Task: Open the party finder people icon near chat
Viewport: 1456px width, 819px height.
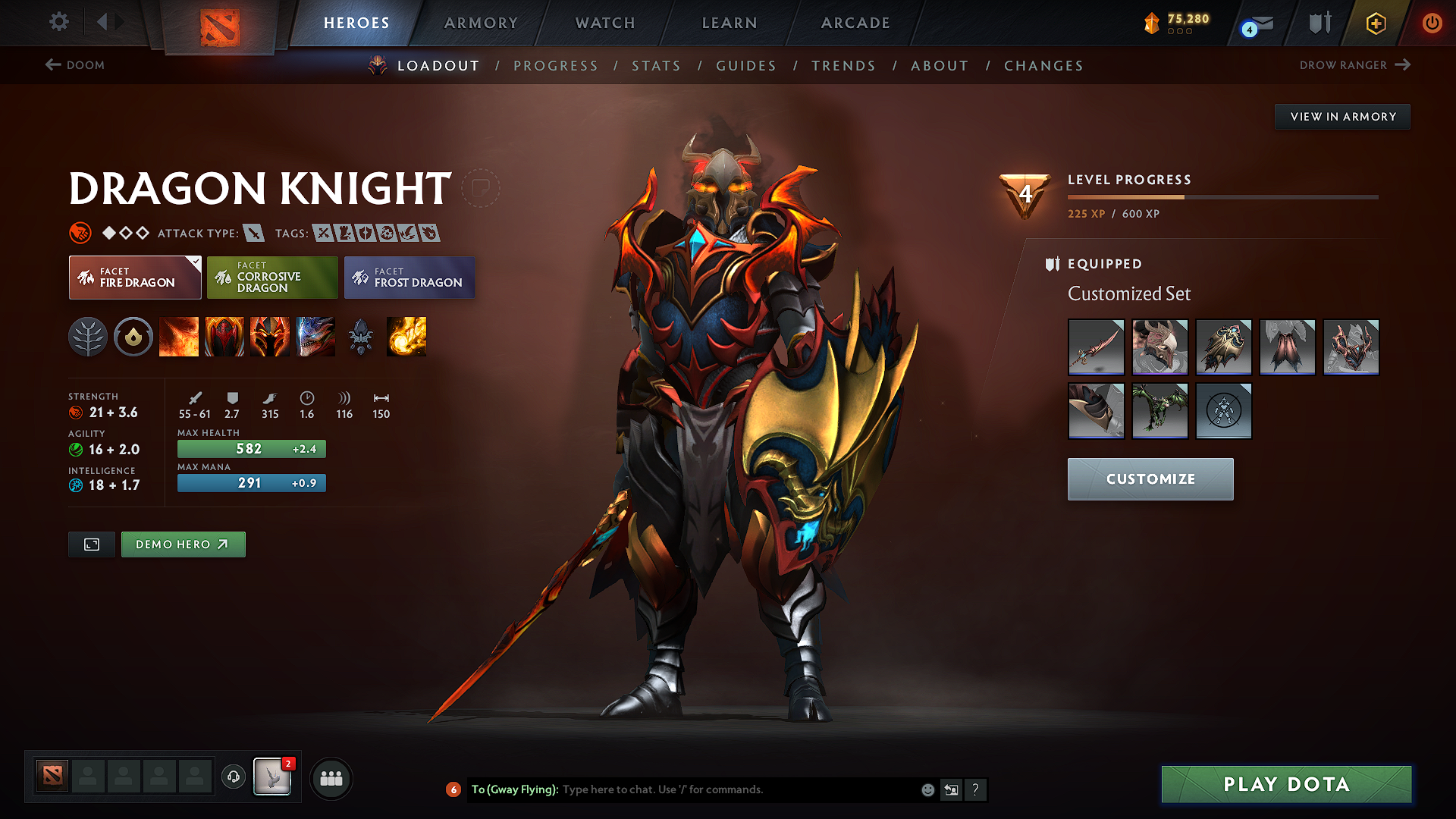Action: coord(331,778)
